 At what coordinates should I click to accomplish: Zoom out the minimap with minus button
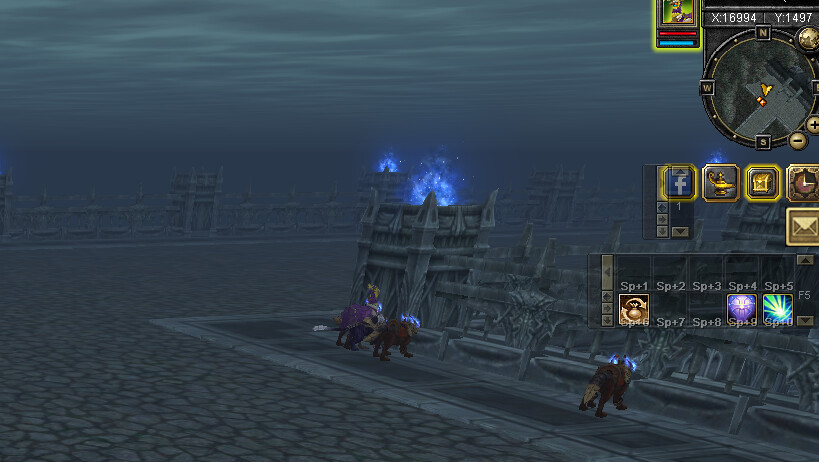tap(797, 141)
